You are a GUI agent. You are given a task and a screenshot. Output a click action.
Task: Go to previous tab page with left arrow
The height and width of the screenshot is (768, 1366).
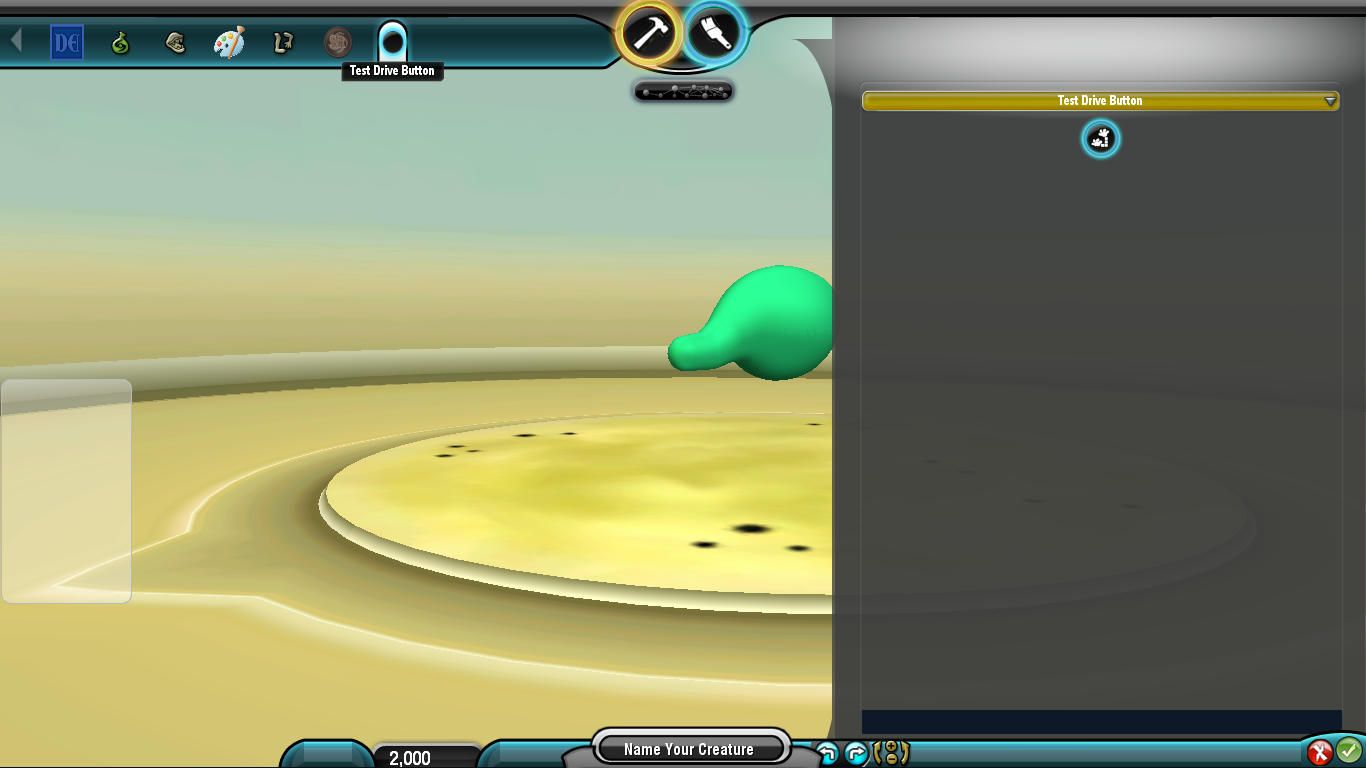click(x=16, y=40)
